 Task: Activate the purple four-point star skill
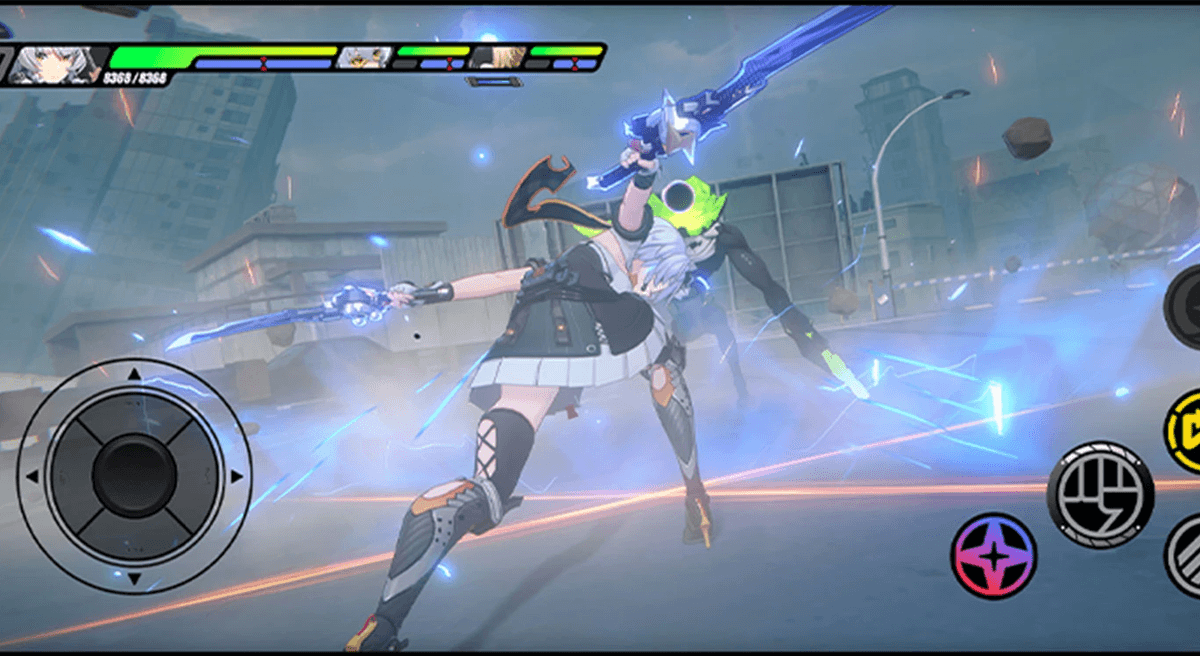pyautogui.click(x=993, y=555)
